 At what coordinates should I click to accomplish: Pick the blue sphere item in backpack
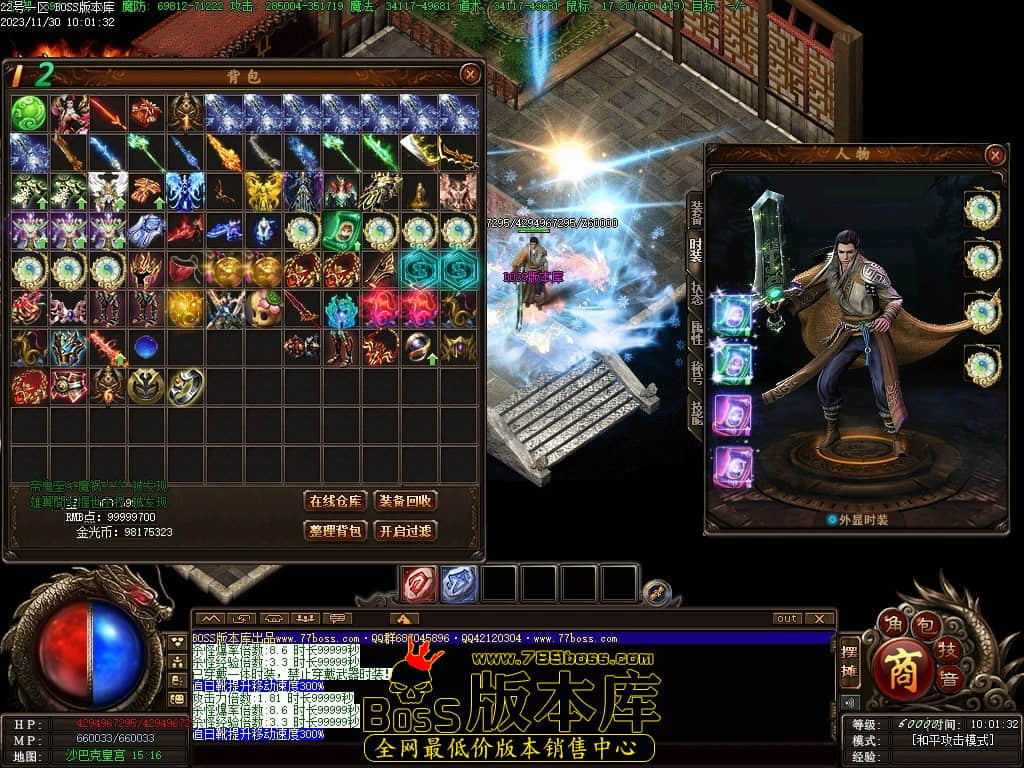click(146, 347)
